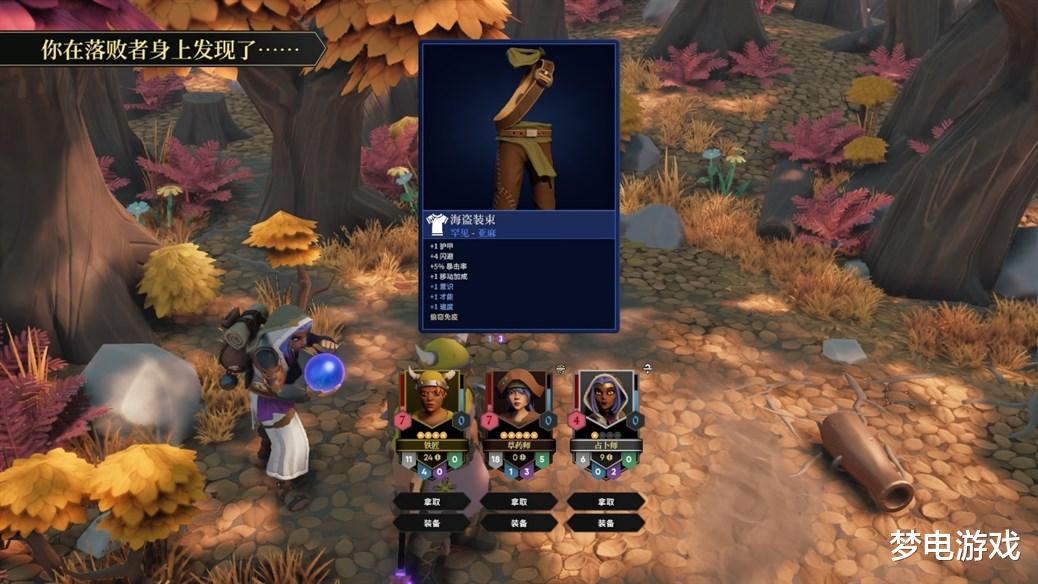Click 装备 under the 铁匠 portrait
The width and height of the screenshot is (1038, 584).
432,522
